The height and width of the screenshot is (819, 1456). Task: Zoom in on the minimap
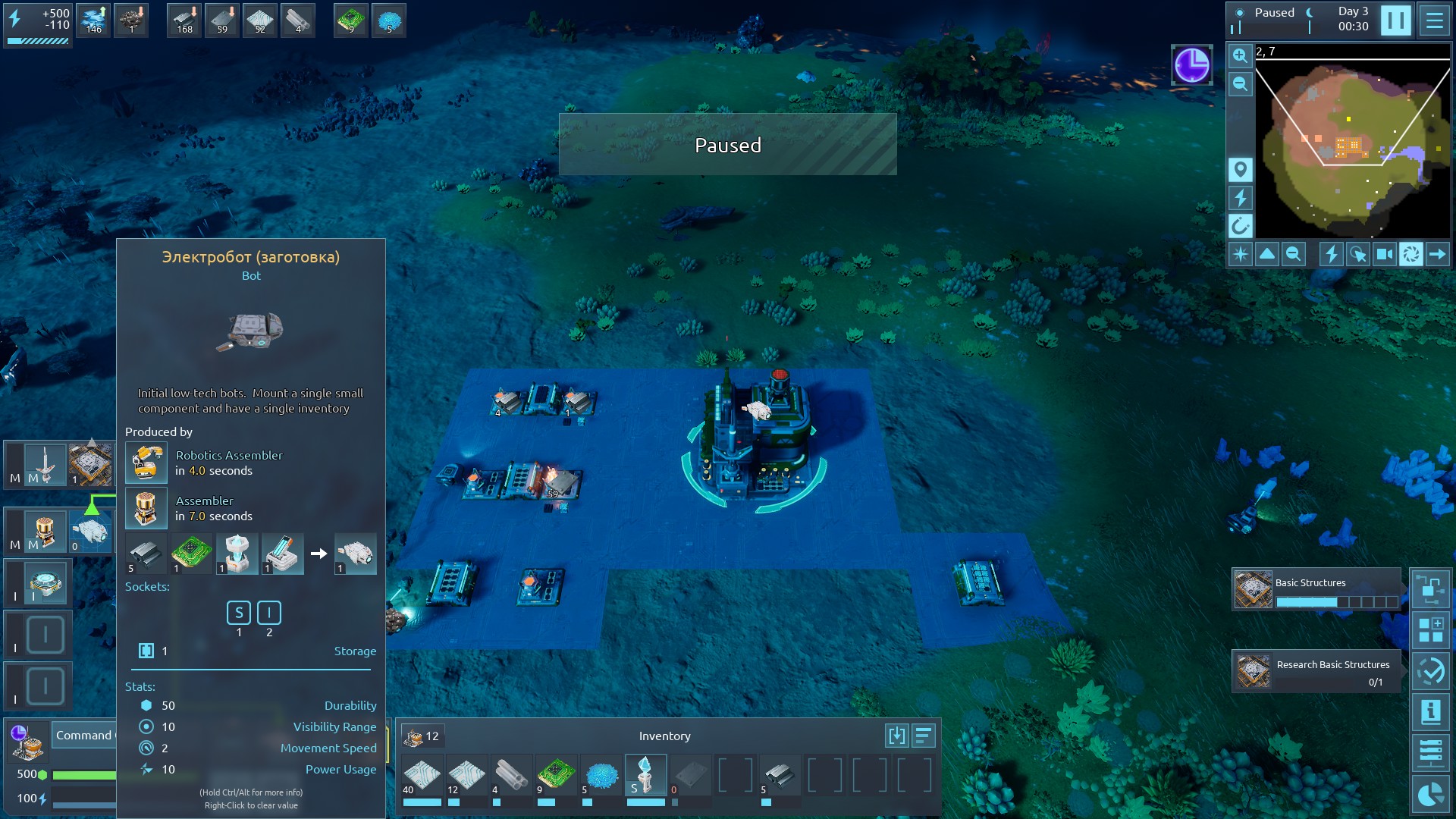pyautogui.click(x=1240, y=55)
